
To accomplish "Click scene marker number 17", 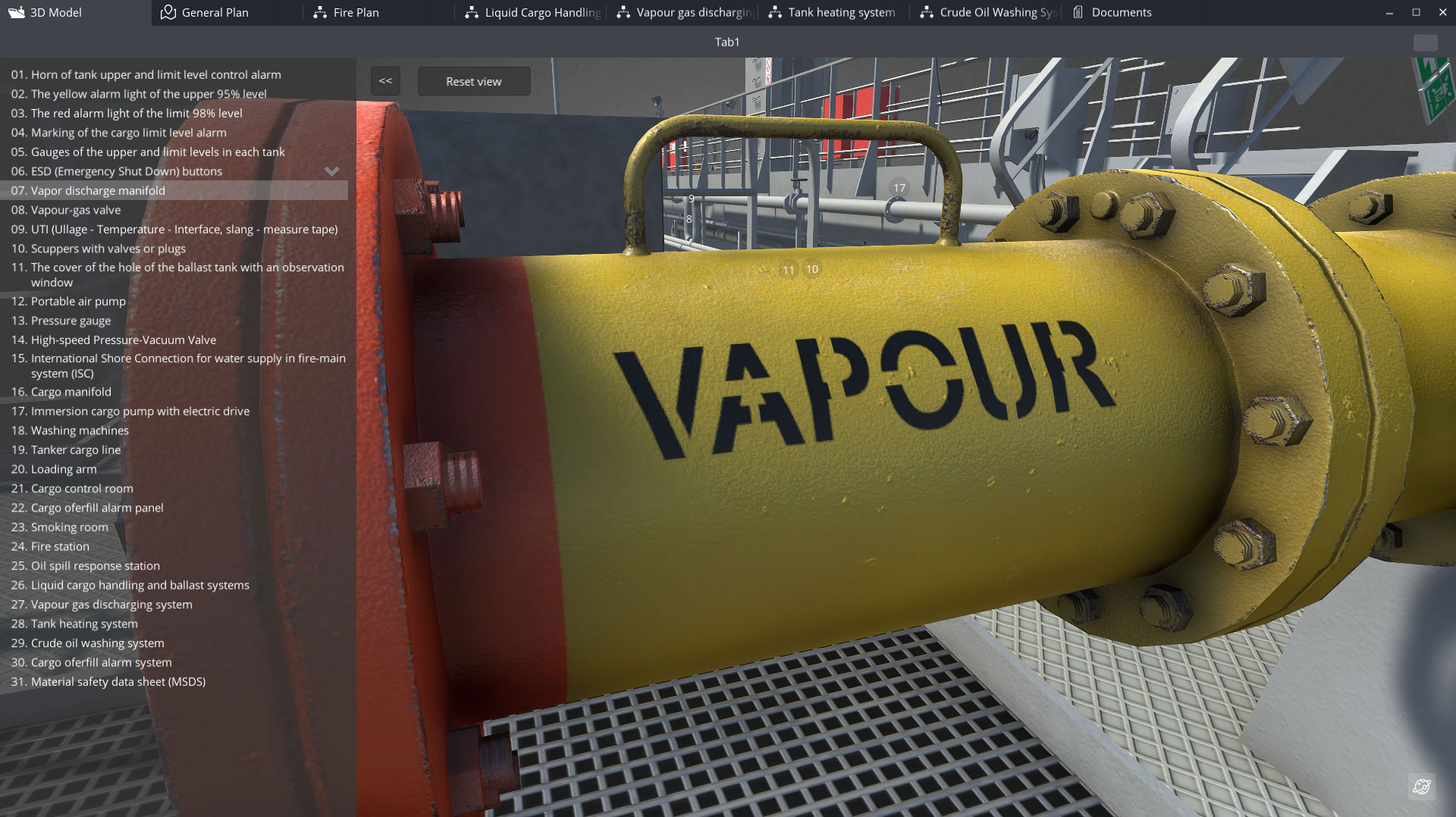I will coord(899,188).
